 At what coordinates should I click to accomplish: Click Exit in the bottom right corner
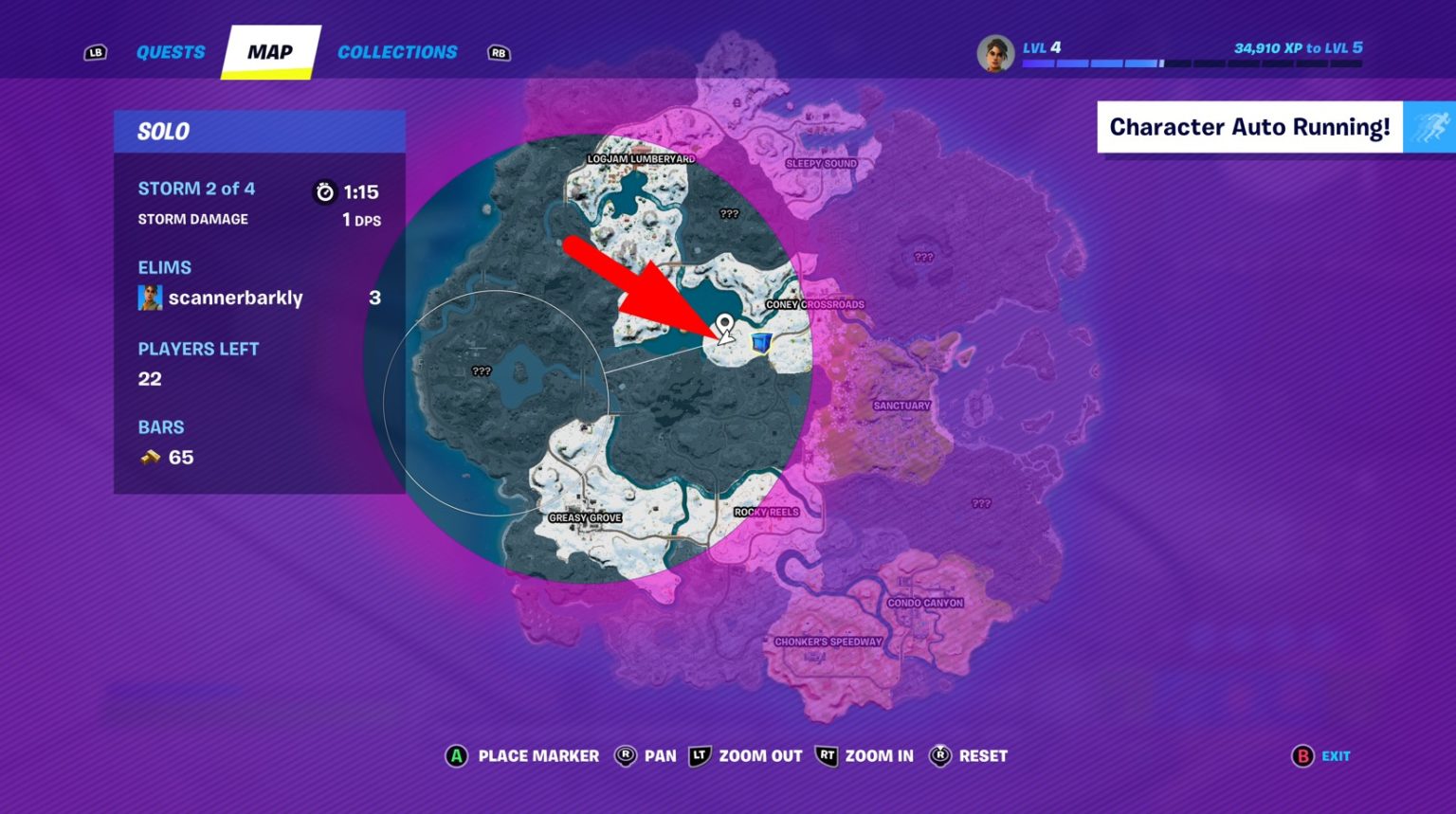1336,756
